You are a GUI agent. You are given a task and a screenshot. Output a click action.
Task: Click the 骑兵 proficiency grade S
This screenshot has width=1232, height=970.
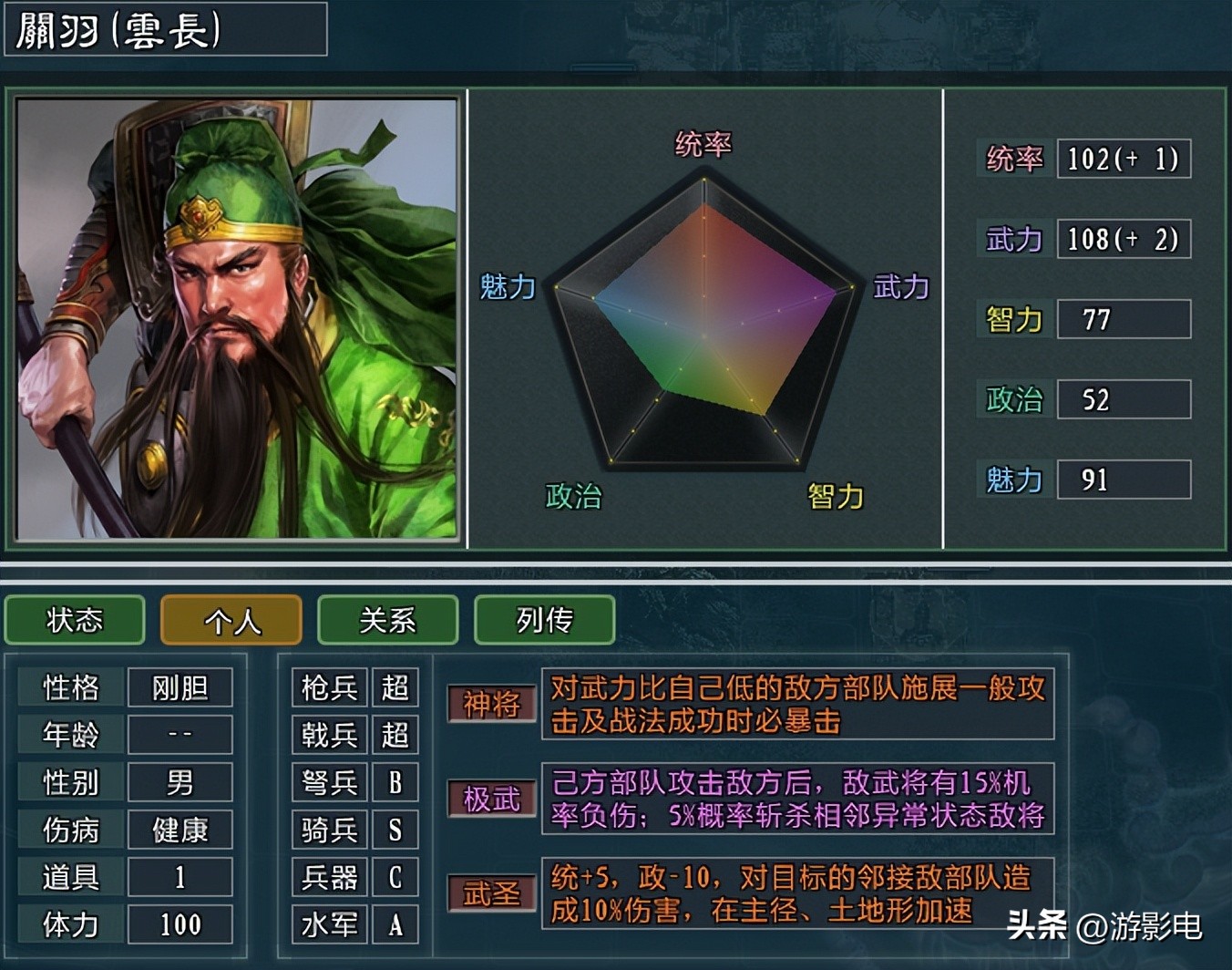coord(395,830)
